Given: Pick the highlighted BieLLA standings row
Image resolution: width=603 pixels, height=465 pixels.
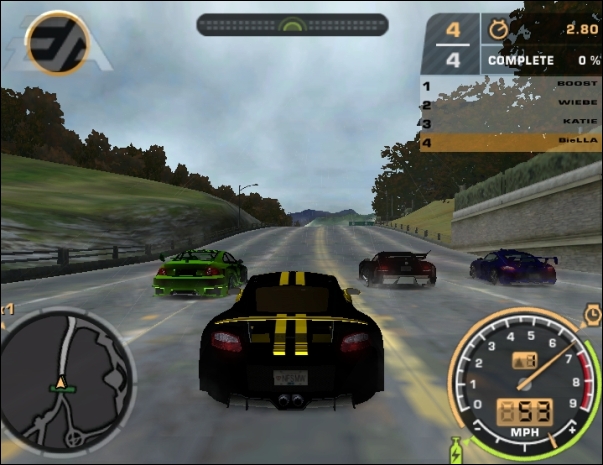Looking at the screenshot, I should tap(511, 142).
